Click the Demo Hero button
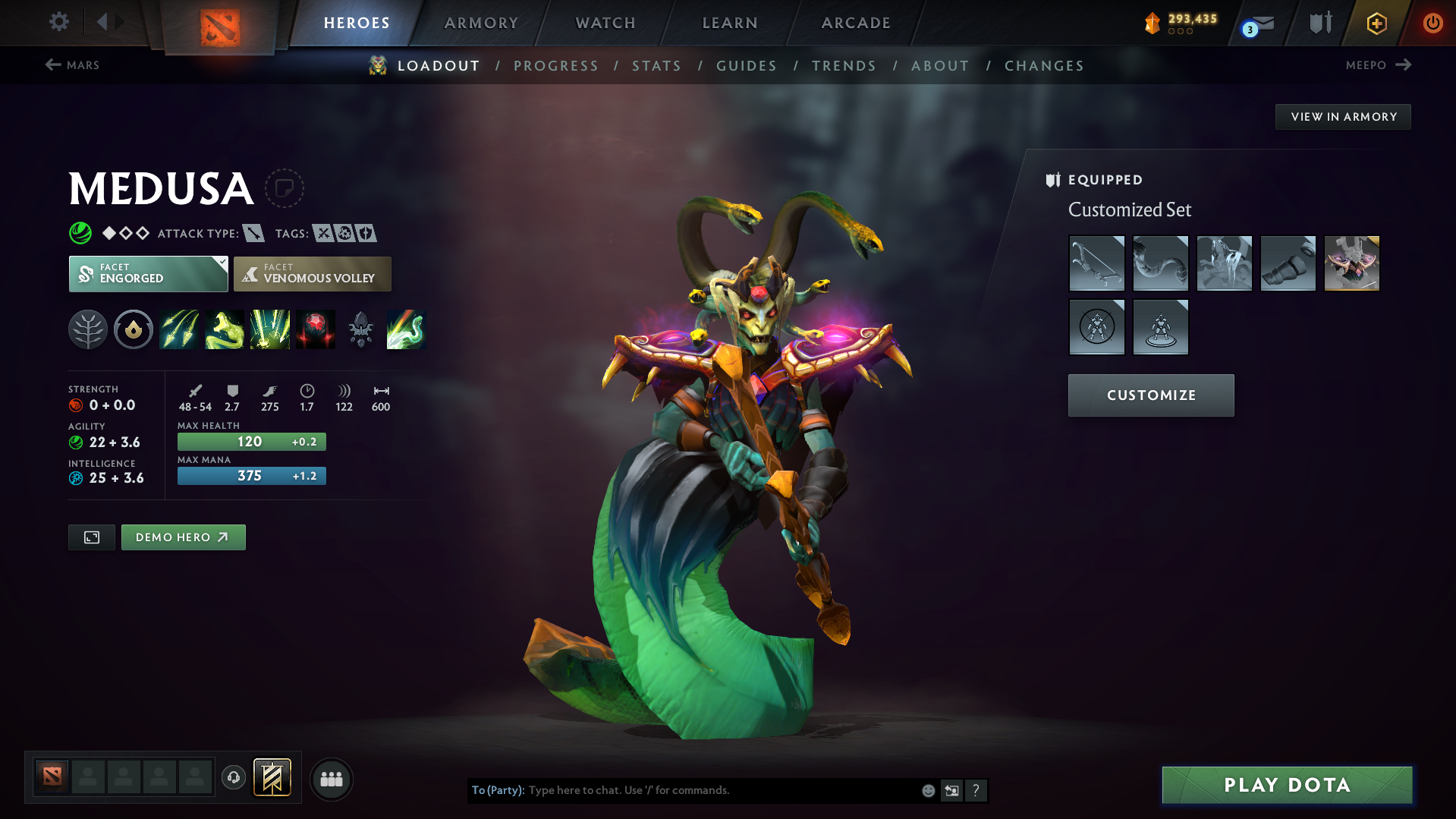This screenshot has width=1456, height=819. point(183,537)
